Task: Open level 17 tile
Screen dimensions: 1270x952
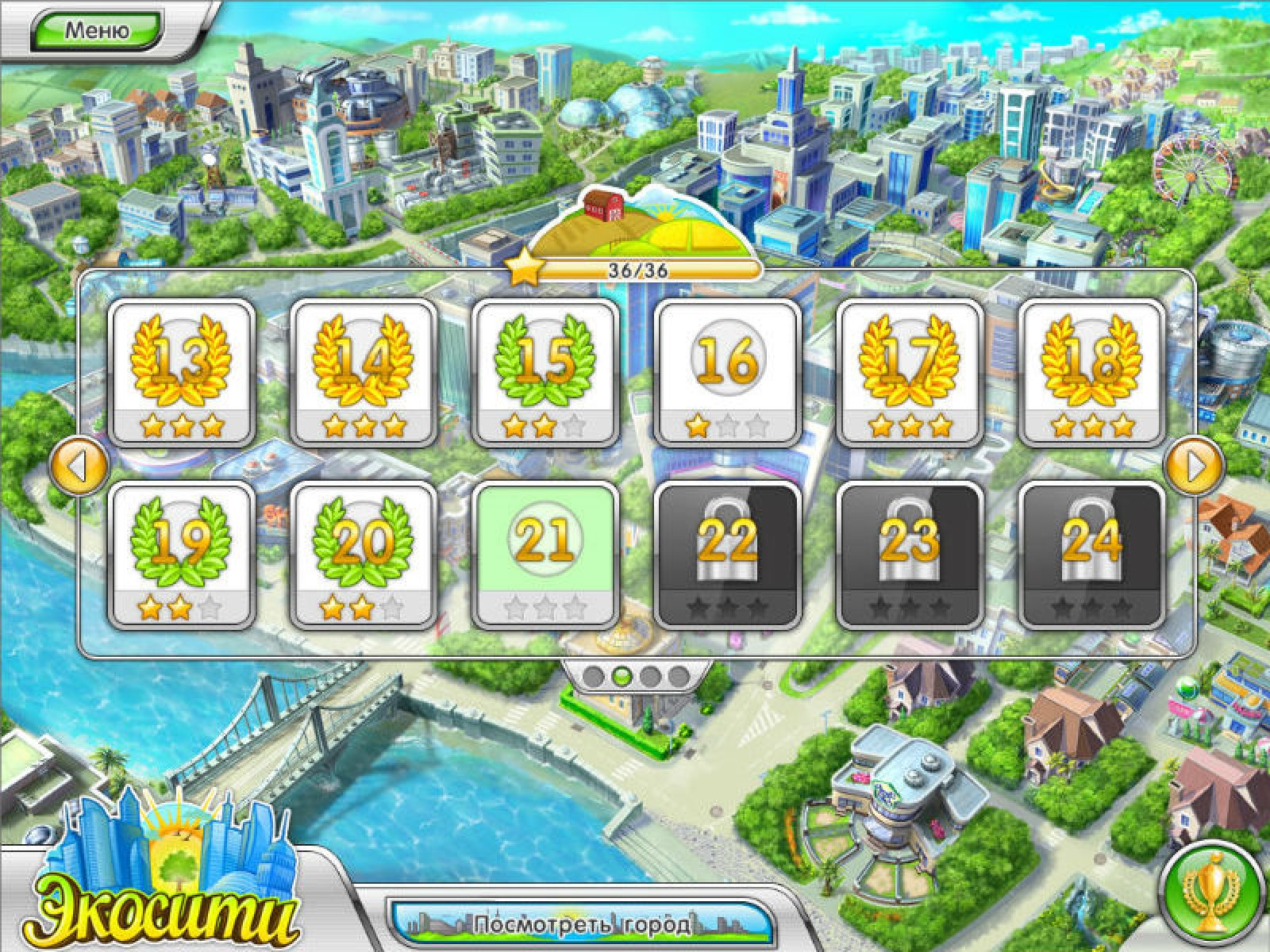Action: (x=910, y=371)
